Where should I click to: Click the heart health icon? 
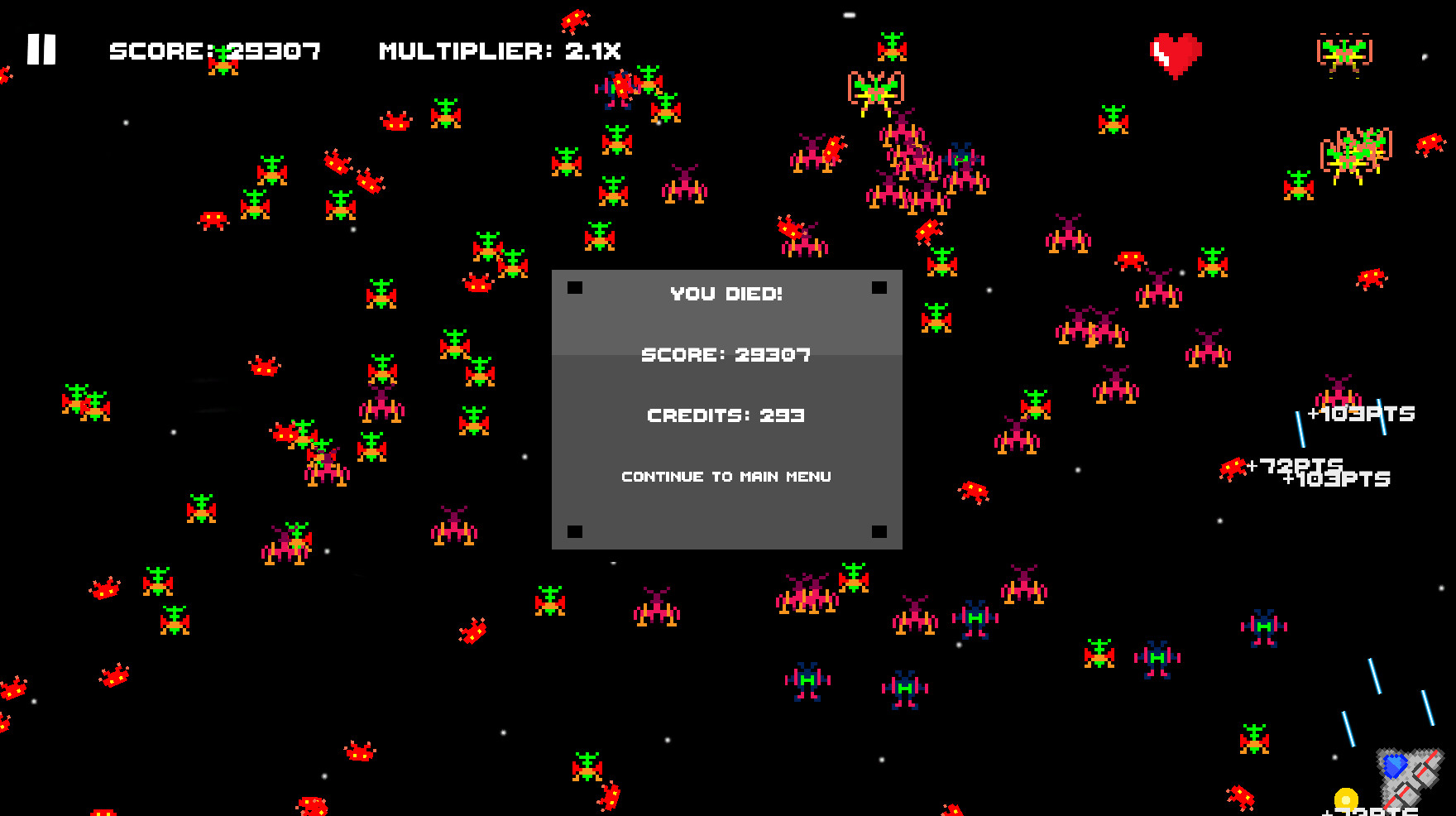pos(1175,51)
